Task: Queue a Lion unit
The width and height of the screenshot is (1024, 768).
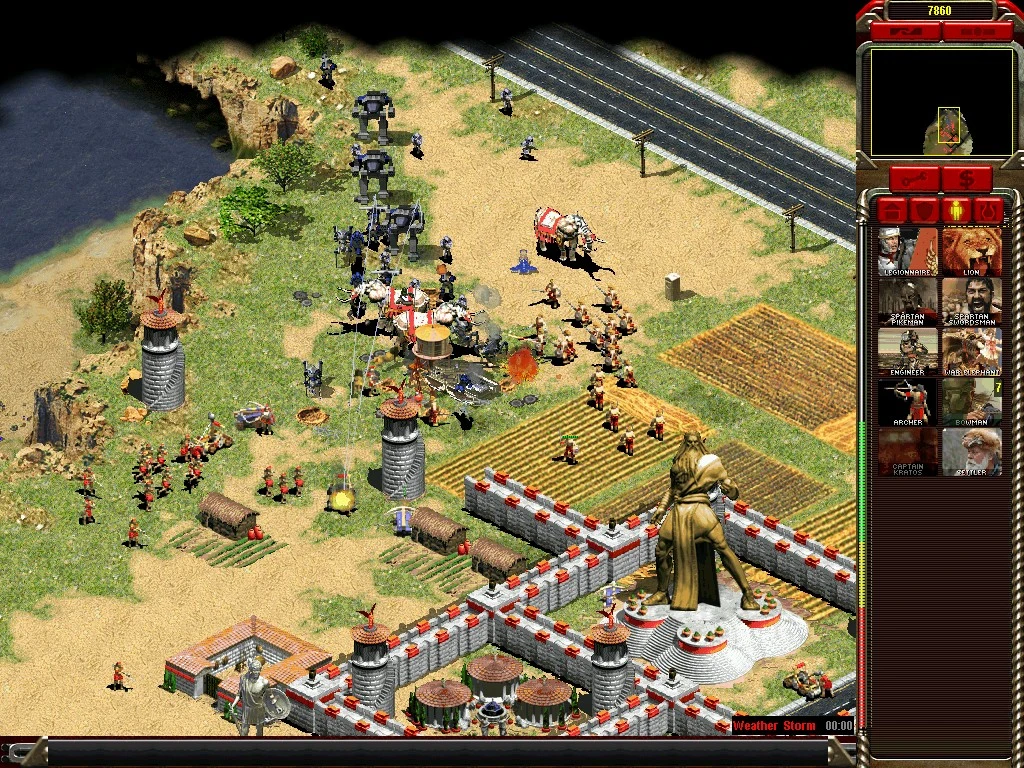Action: pos(971,252)
